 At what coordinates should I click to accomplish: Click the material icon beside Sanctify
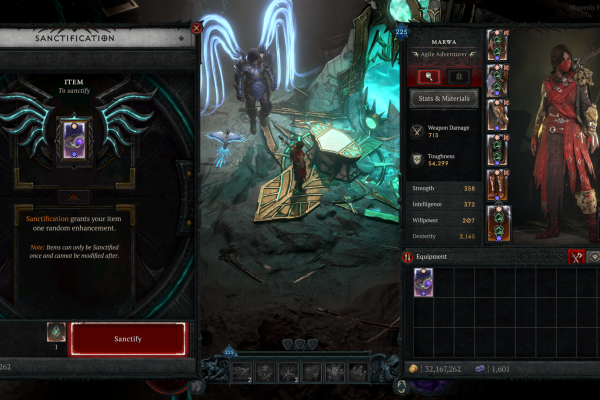pyautogui.click(x=55, y=333)
